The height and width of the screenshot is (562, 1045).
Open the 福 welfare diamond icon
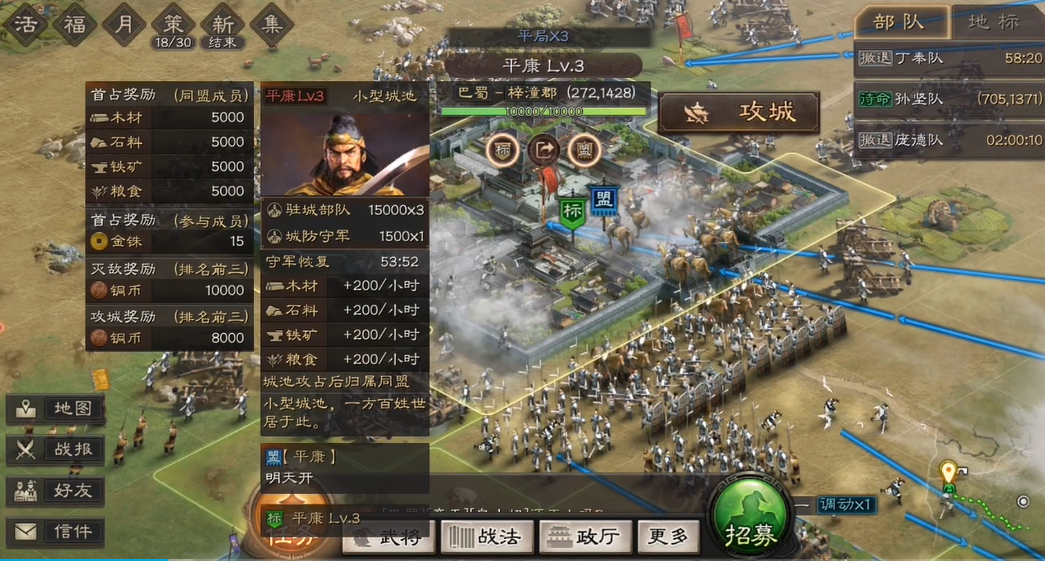(x=75, y=25)
